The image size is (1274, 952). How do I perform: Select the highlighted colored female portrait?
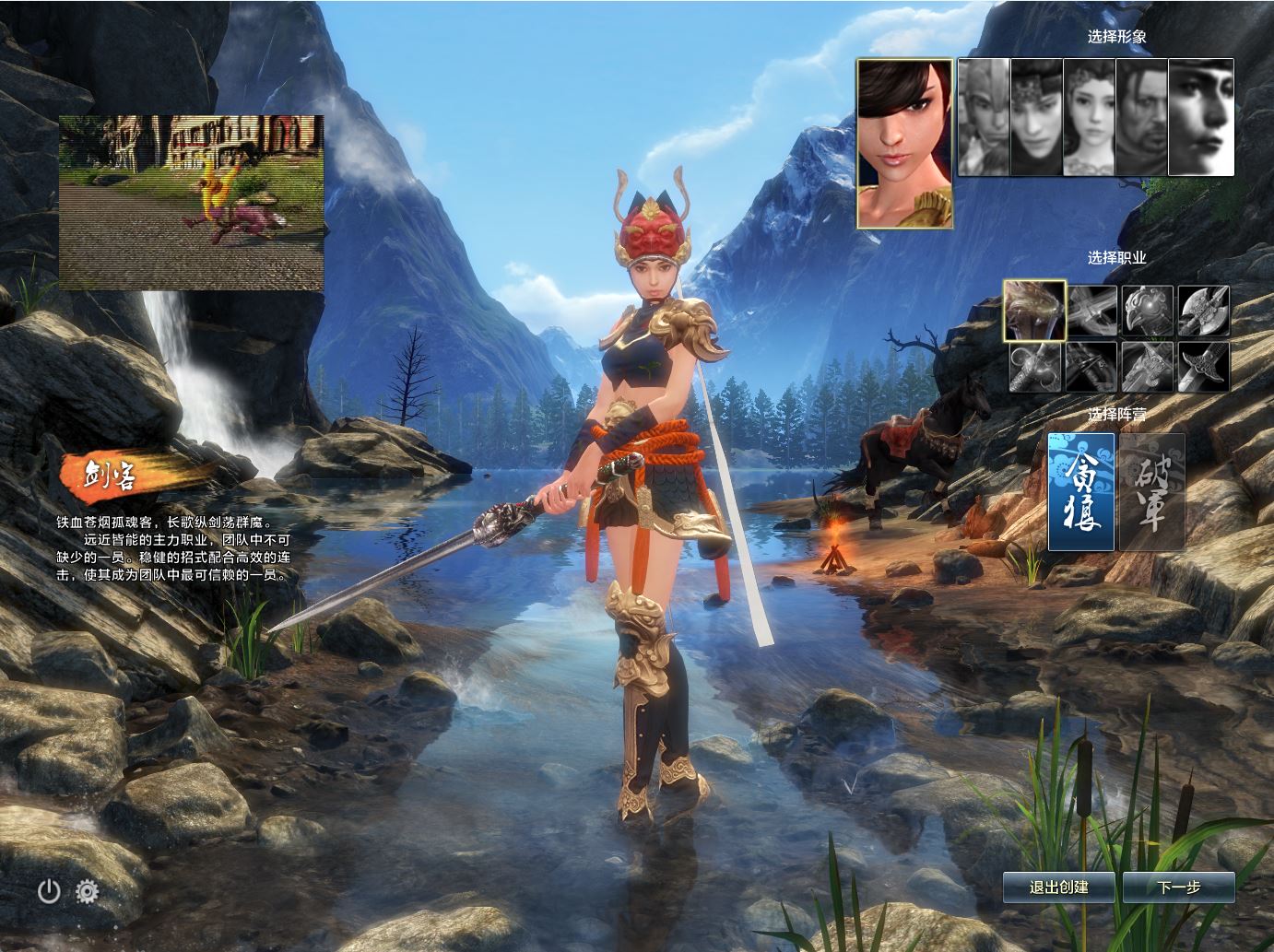pos(904,144)
